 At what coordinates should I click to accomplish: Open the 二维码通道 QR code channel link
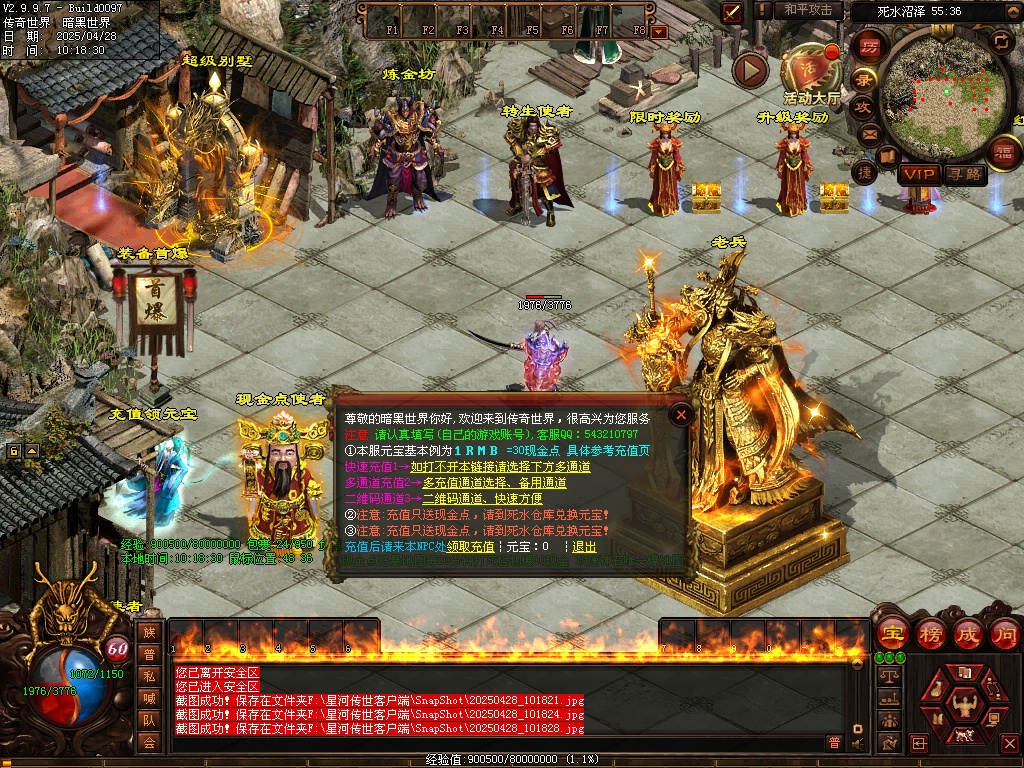click(482, 499)
